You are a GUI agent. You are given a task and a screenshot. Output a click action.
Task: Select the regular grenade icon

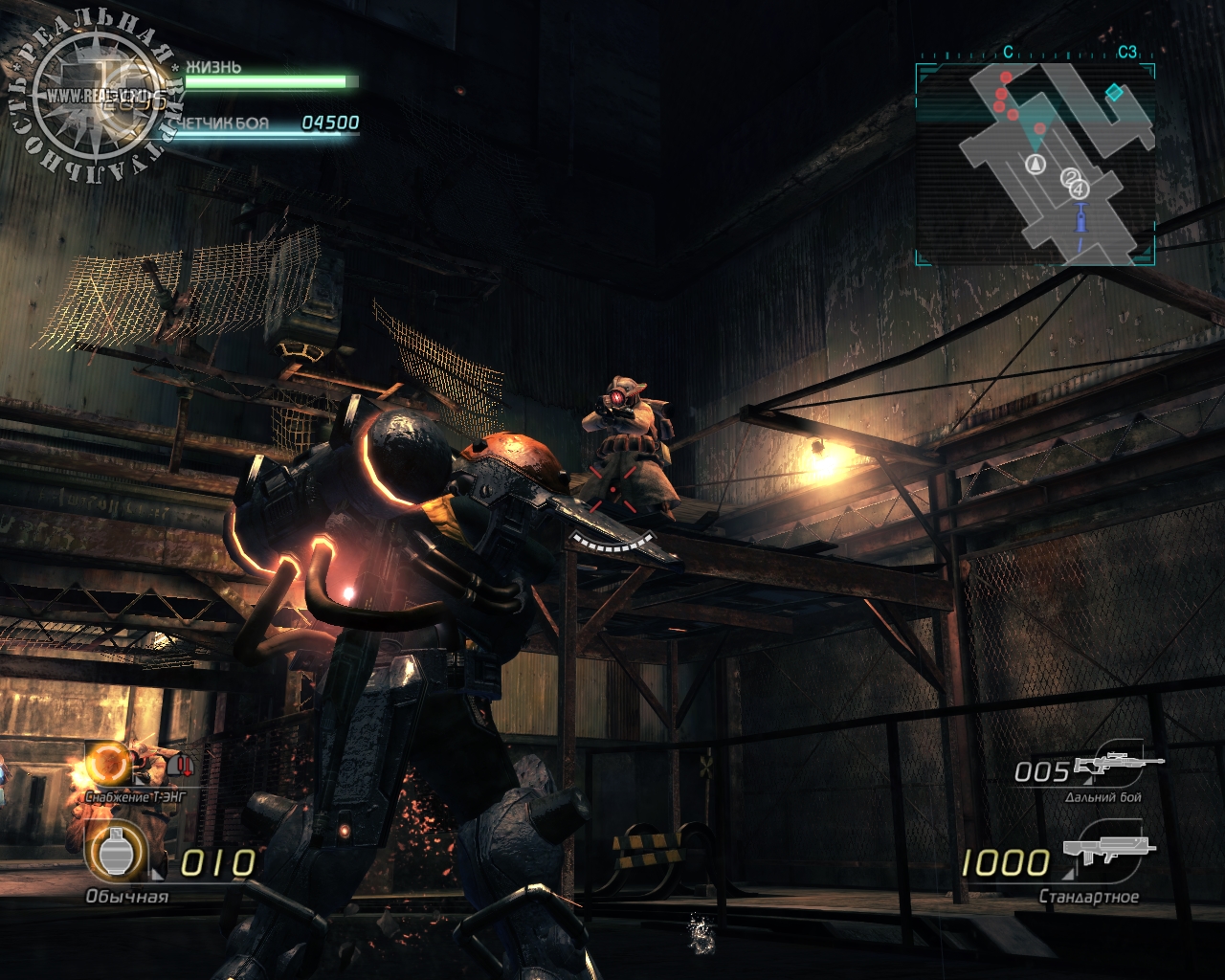tap(117, 854)
